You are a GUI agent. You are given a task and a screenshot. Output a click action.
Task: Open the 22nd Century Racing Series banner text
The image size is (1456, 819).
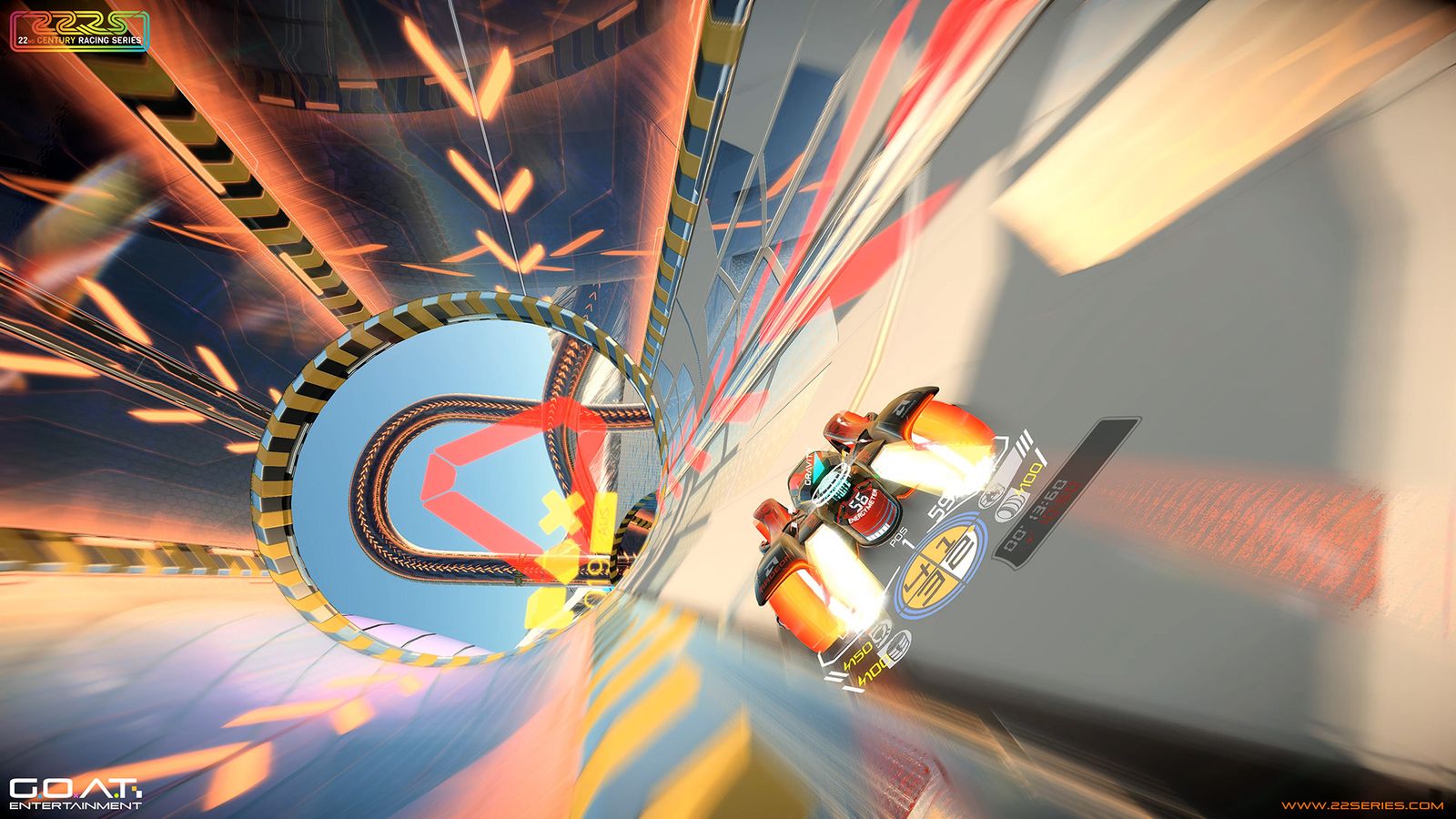pos(77,40)
